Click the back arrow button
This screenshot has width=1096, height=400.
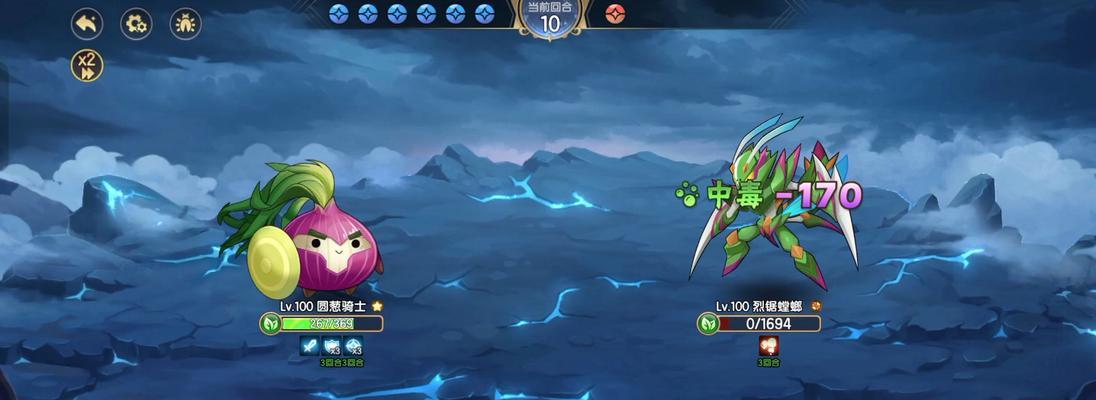pyautogui.click(x=87, y=23)
